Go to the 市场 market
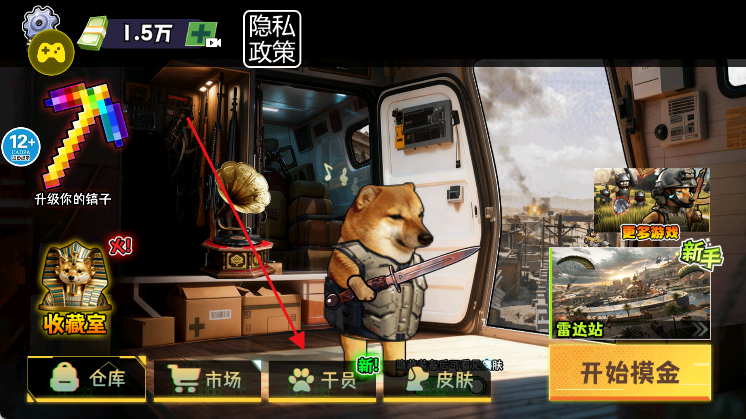The height and width of the screenshot is (419, 746). coord(208,380)
